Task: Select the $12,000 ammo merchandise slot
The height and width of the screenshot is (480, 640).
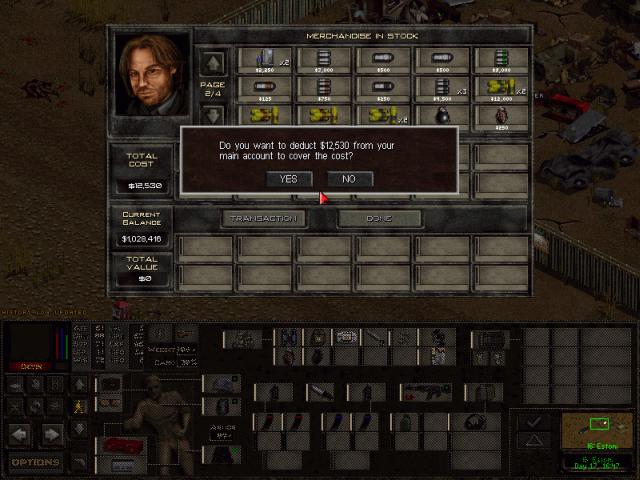Action: pos(500,89)
